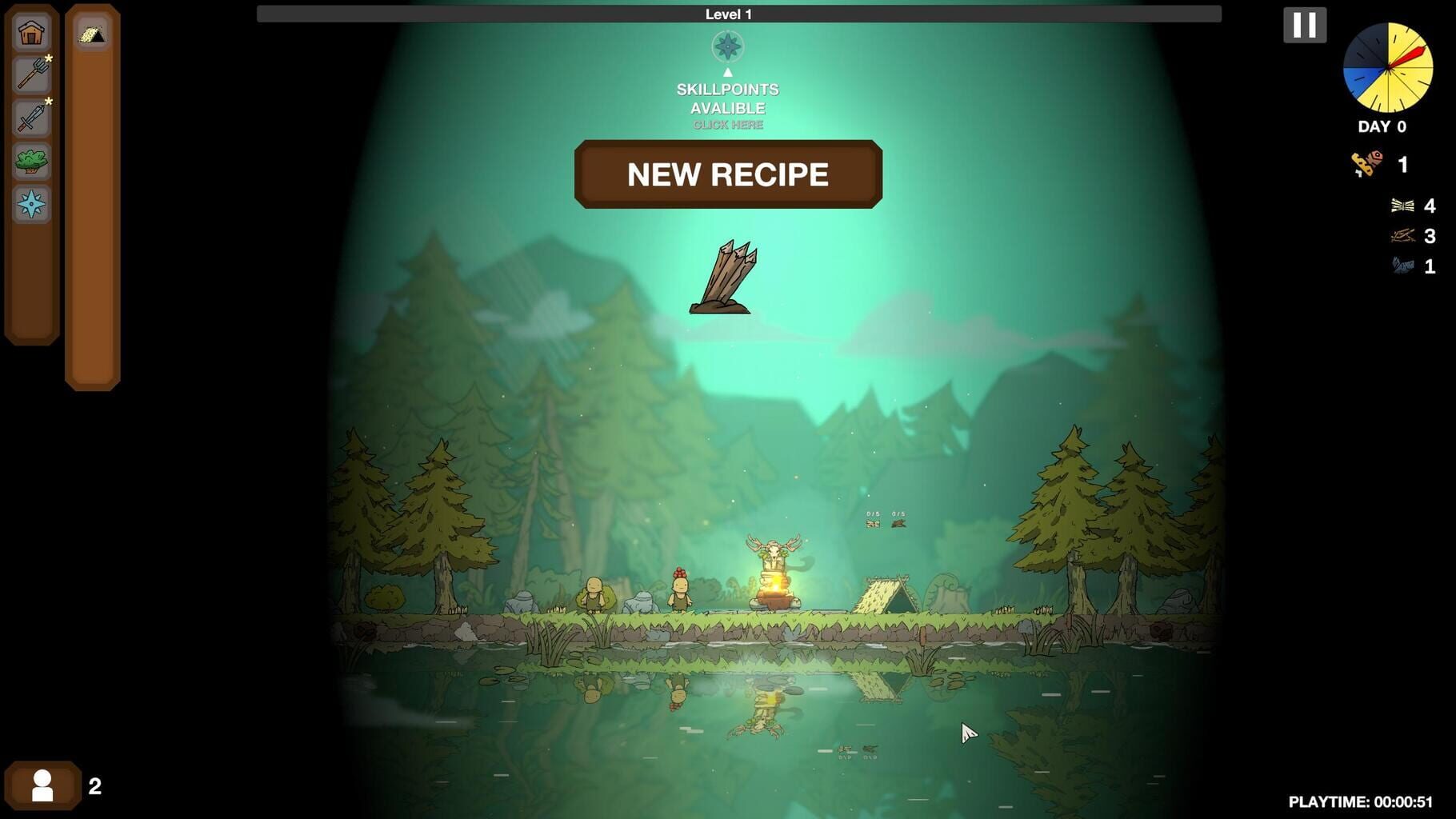The image size is (1456, 819).
Task: Click the NEW RECIPE banner
Action: (728, 174)
